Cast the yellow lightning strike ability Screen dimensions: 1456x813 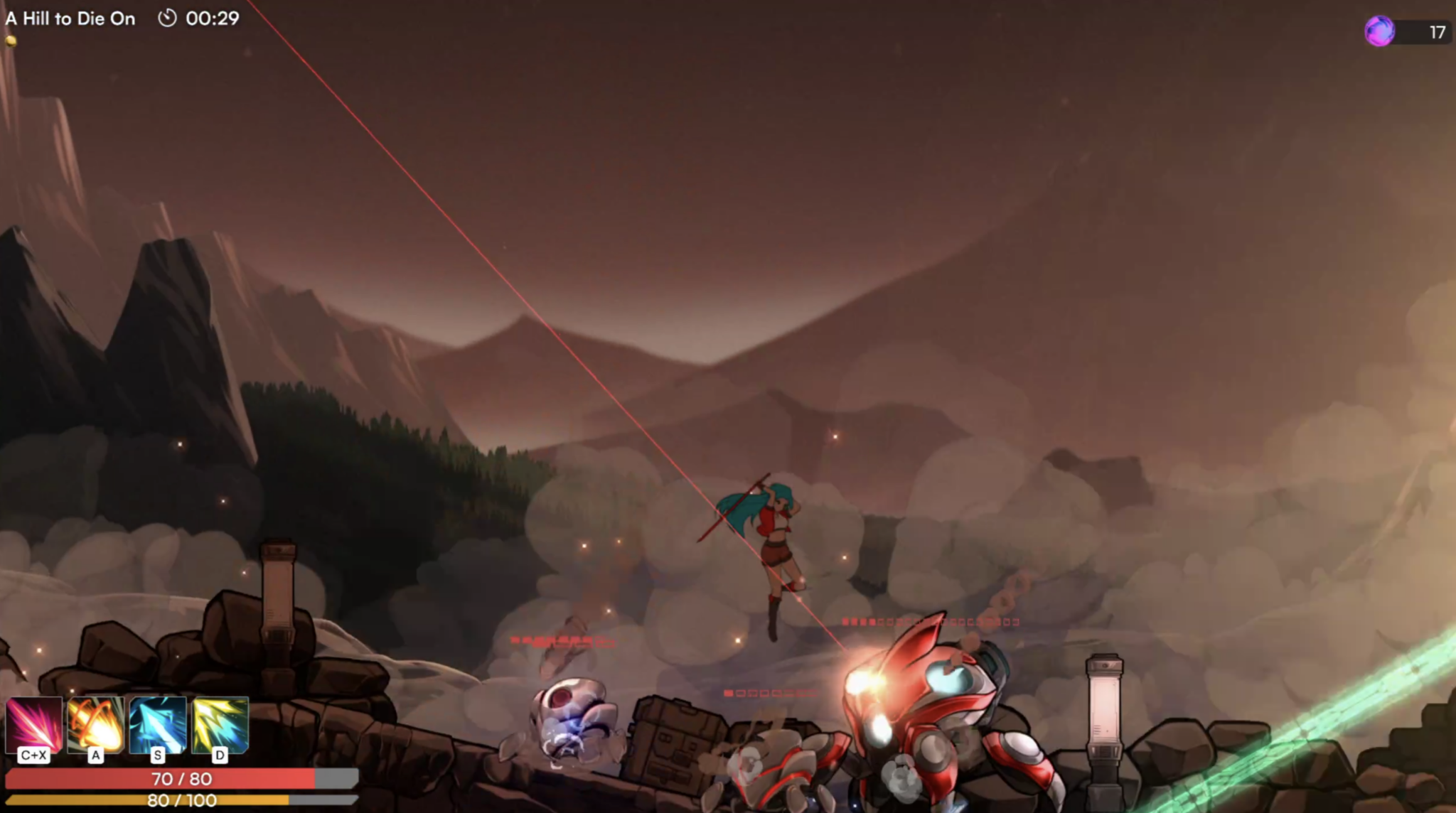pos(220,725)
